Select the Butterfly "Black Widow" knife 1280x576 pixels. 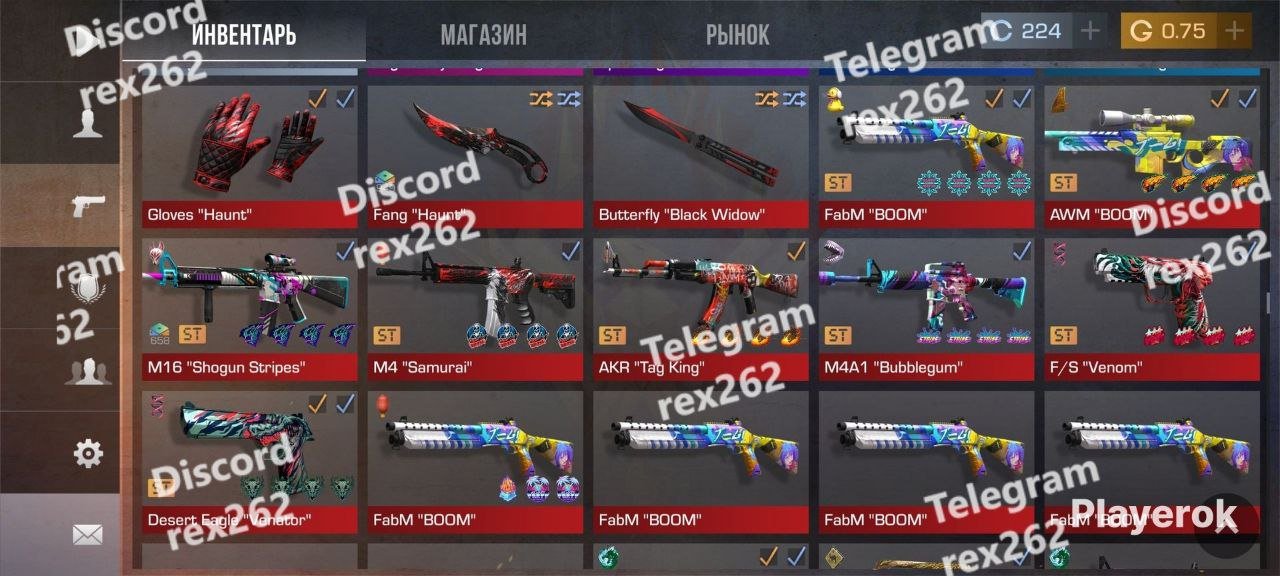[701, 156]
